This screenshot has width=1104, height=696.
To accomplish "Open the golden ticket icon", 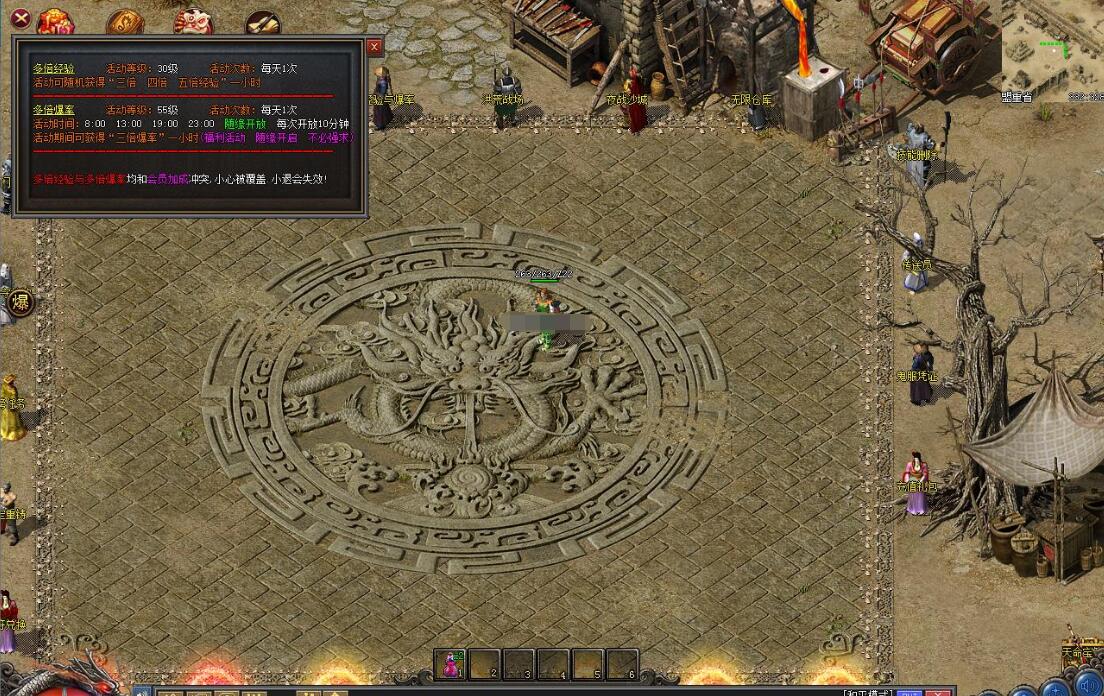I will [125, 23].
